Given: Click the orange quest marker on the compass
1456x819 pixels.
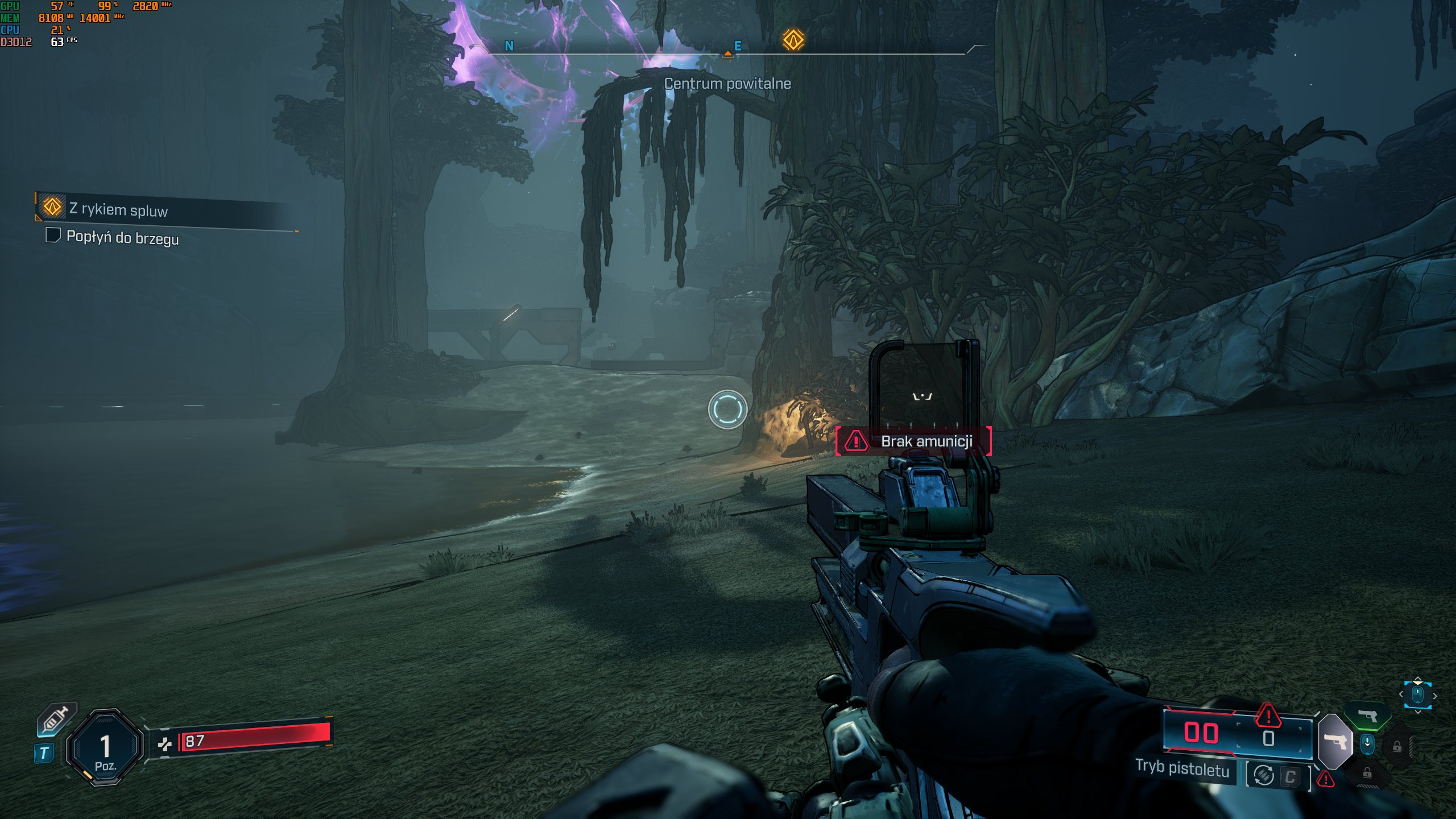Looking at the screenshot, I should [793, 40].
